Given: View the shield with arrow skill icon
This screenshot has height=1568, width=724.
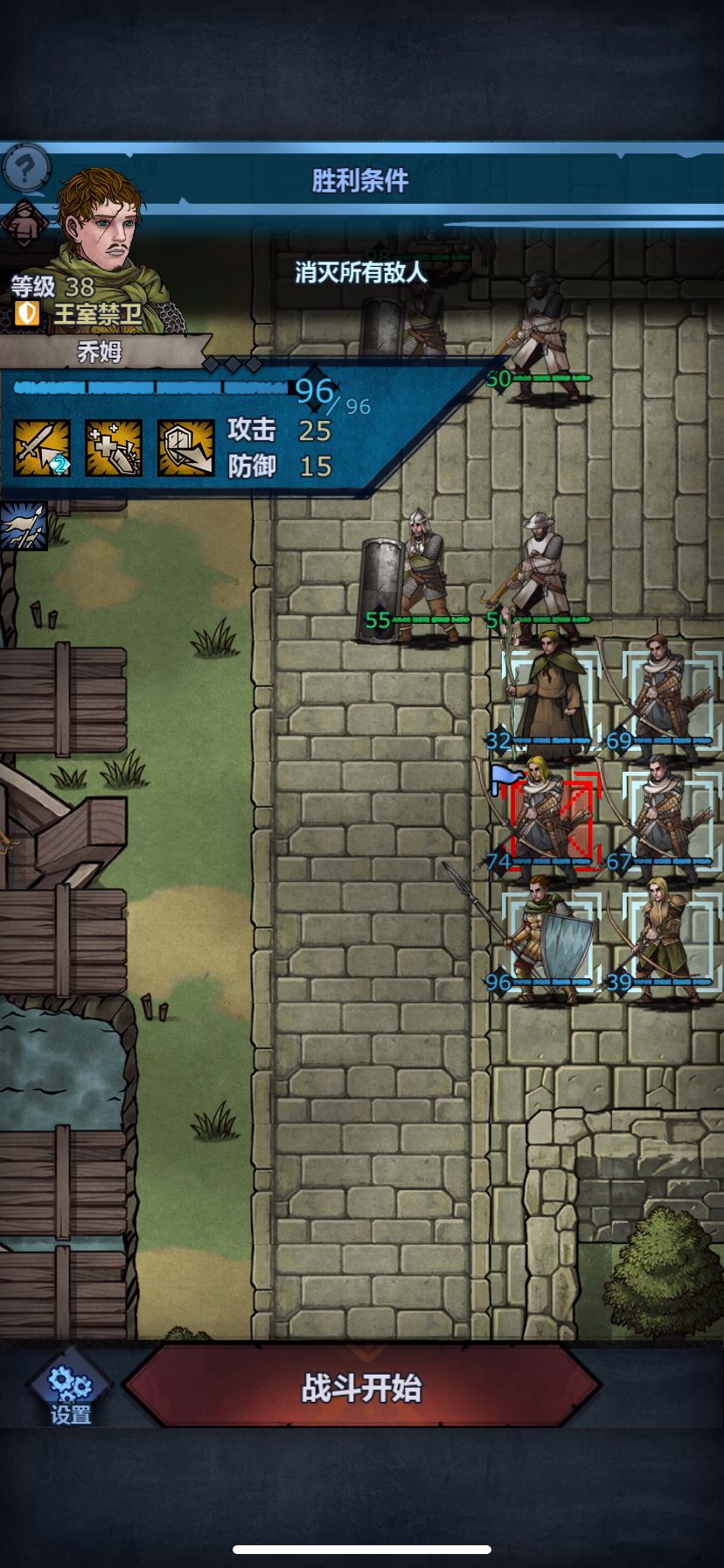Looking at the screenshot, I should [x=185, y=448].
